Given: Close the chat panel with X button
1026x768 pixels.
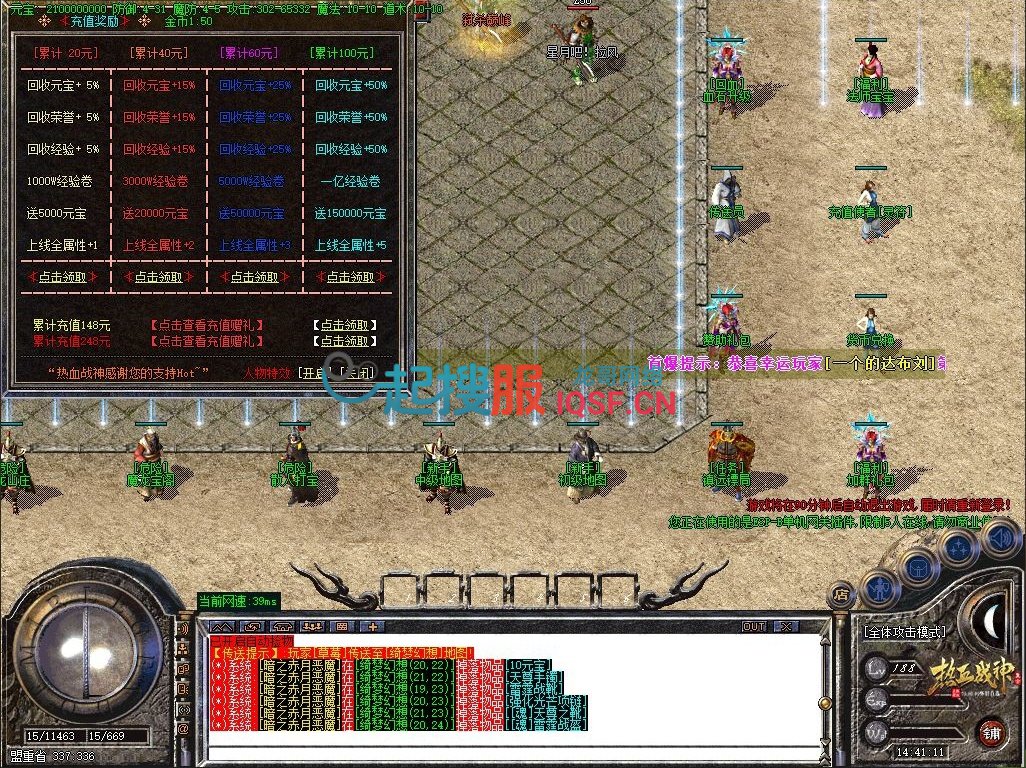Looking at the screenshot, I should coord(787,627).
